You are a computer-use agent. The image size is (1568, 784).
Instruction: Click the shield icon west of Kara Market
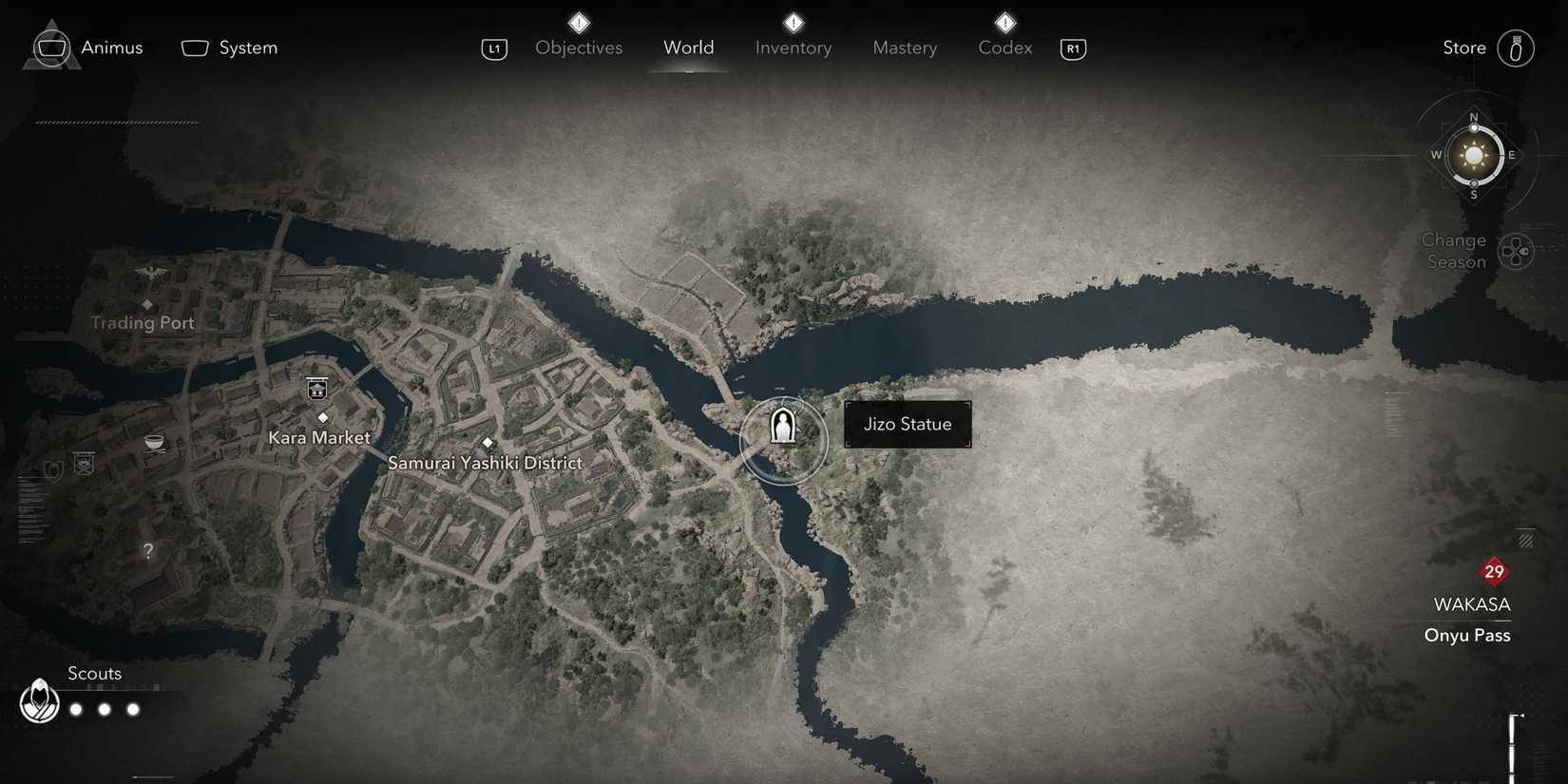[x=53, y=468]
